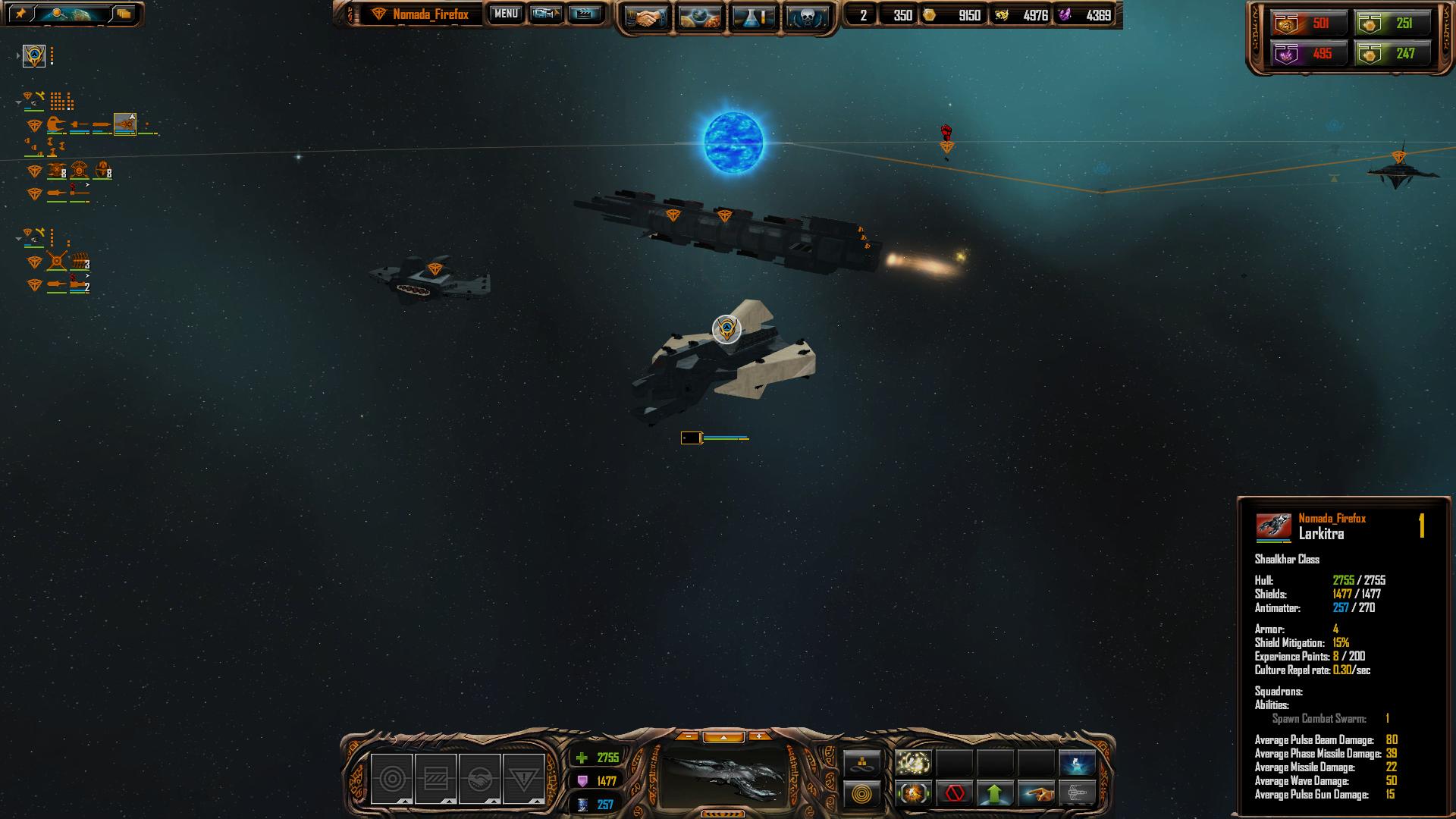Image resolution: width=1456 pixels, height=819 pixels.
Task: Select the highlighted capital ship in empire tree
Action: [125, 124]
